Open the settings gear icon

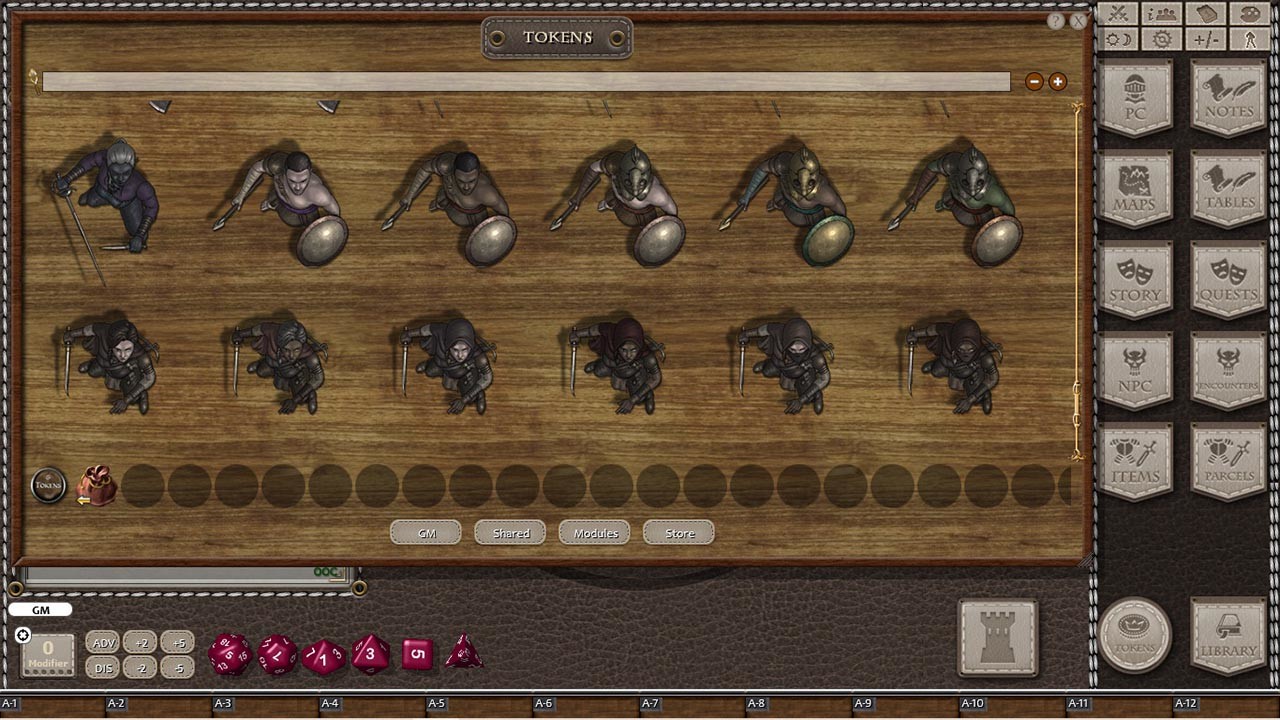(1162, 39)
